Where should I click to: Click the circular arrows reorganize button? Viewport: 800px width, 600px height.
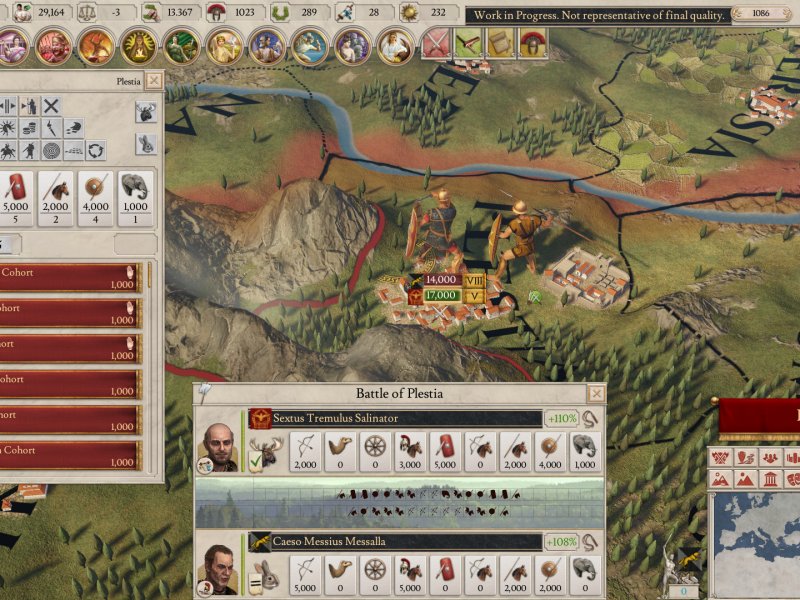(97, 150)
